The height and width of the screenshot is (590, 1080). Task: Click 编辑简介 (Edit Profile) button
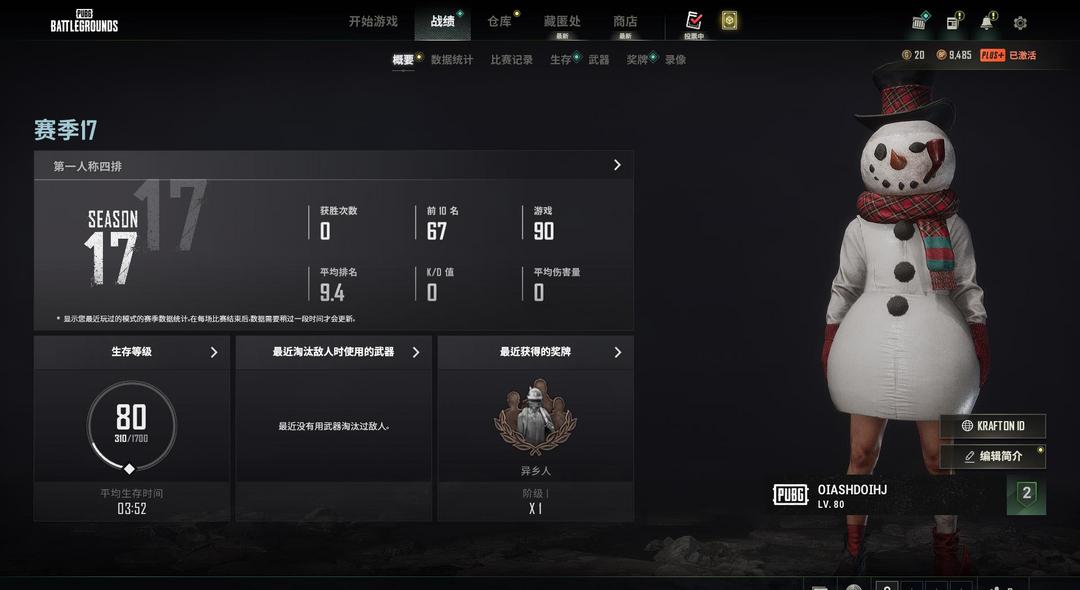(x=993, y=456)
